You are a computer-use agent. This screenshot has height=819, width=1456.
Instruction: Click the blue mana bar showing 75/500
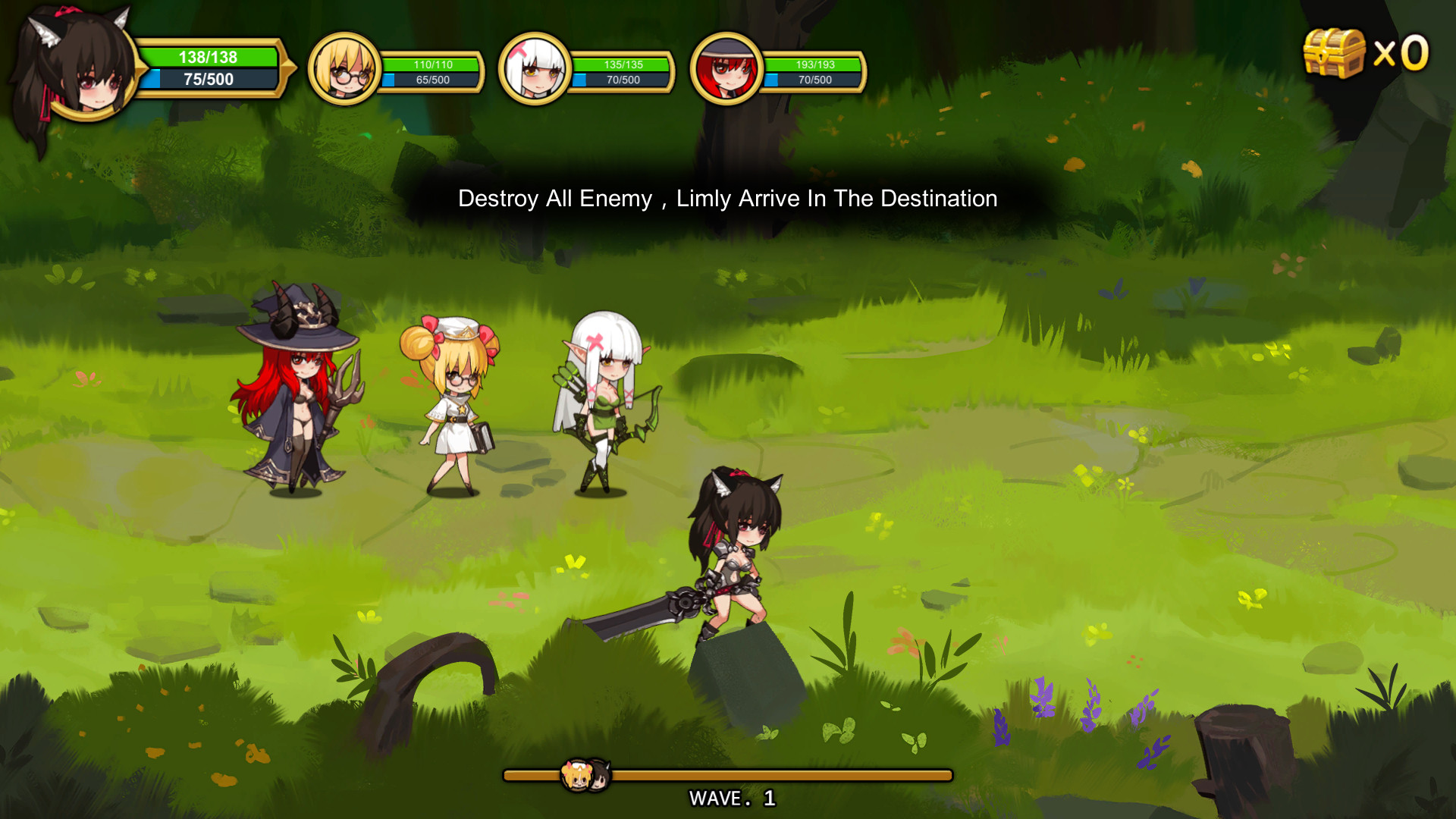click(209, 77)
